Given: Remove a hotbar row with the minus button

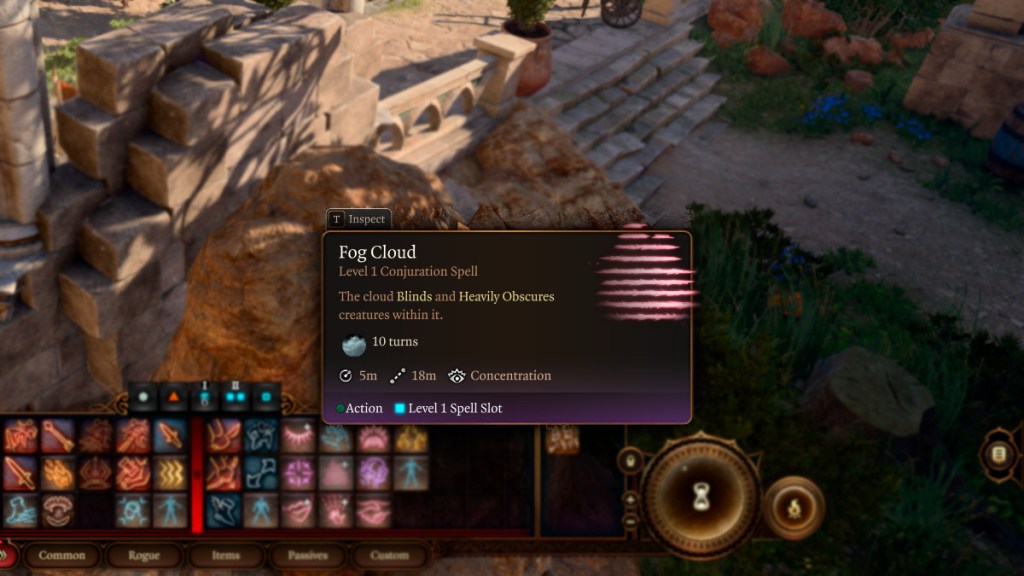Looking at the screenshot, I should 630,518.
